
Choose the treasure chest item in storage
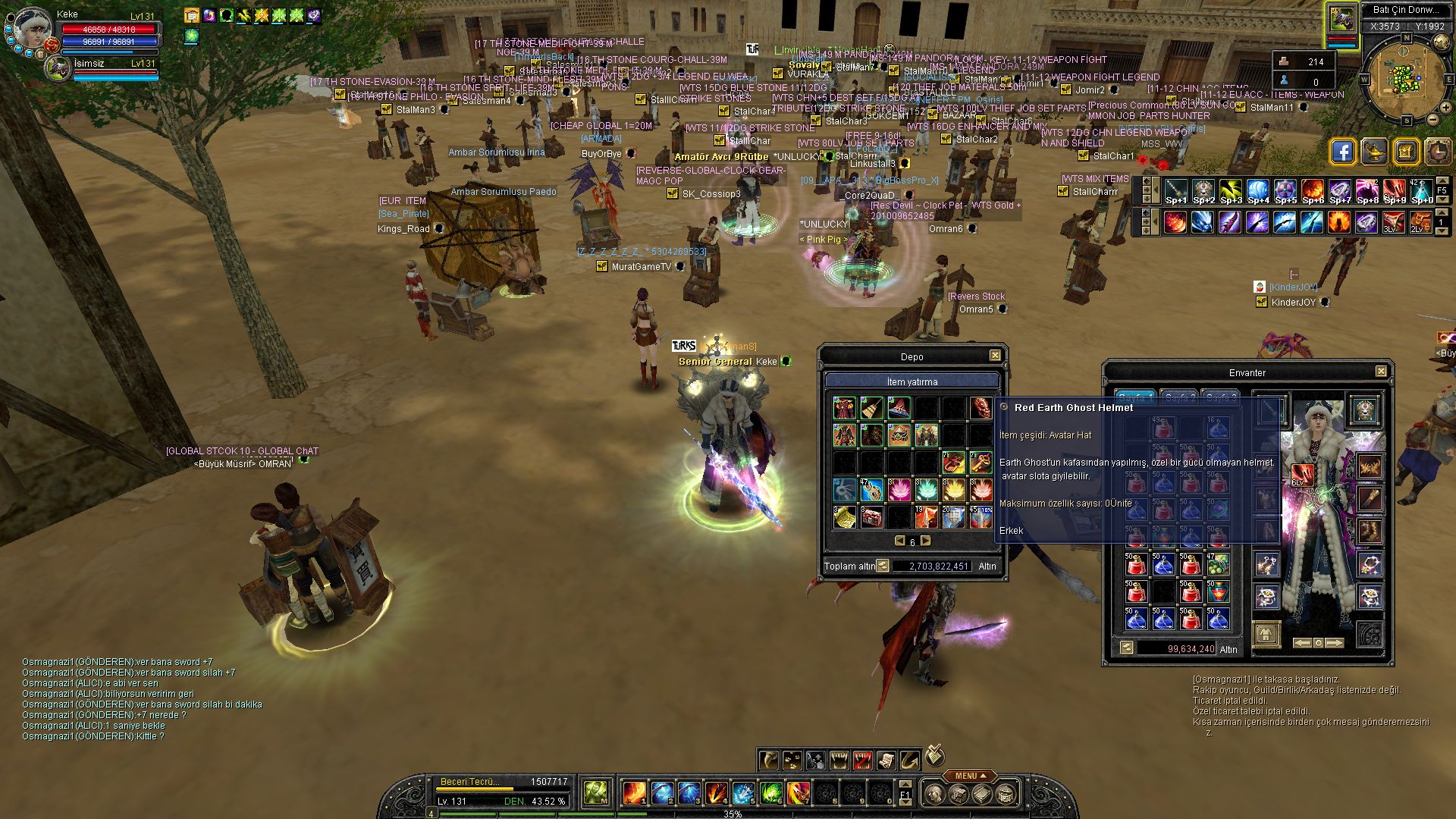click(x=871, y=517)
